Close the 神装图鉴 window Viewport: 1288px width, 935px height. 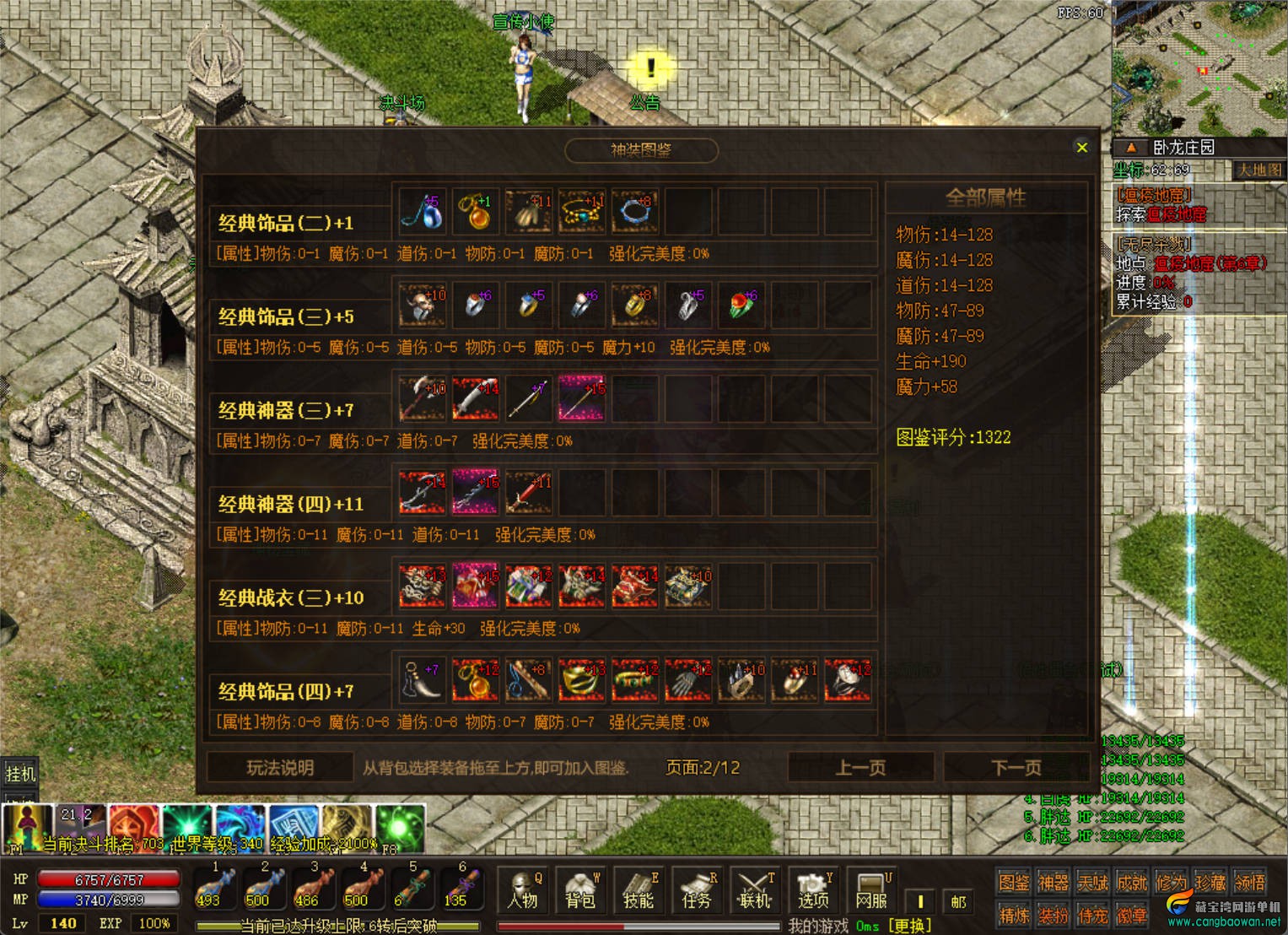click(1082, 148)
